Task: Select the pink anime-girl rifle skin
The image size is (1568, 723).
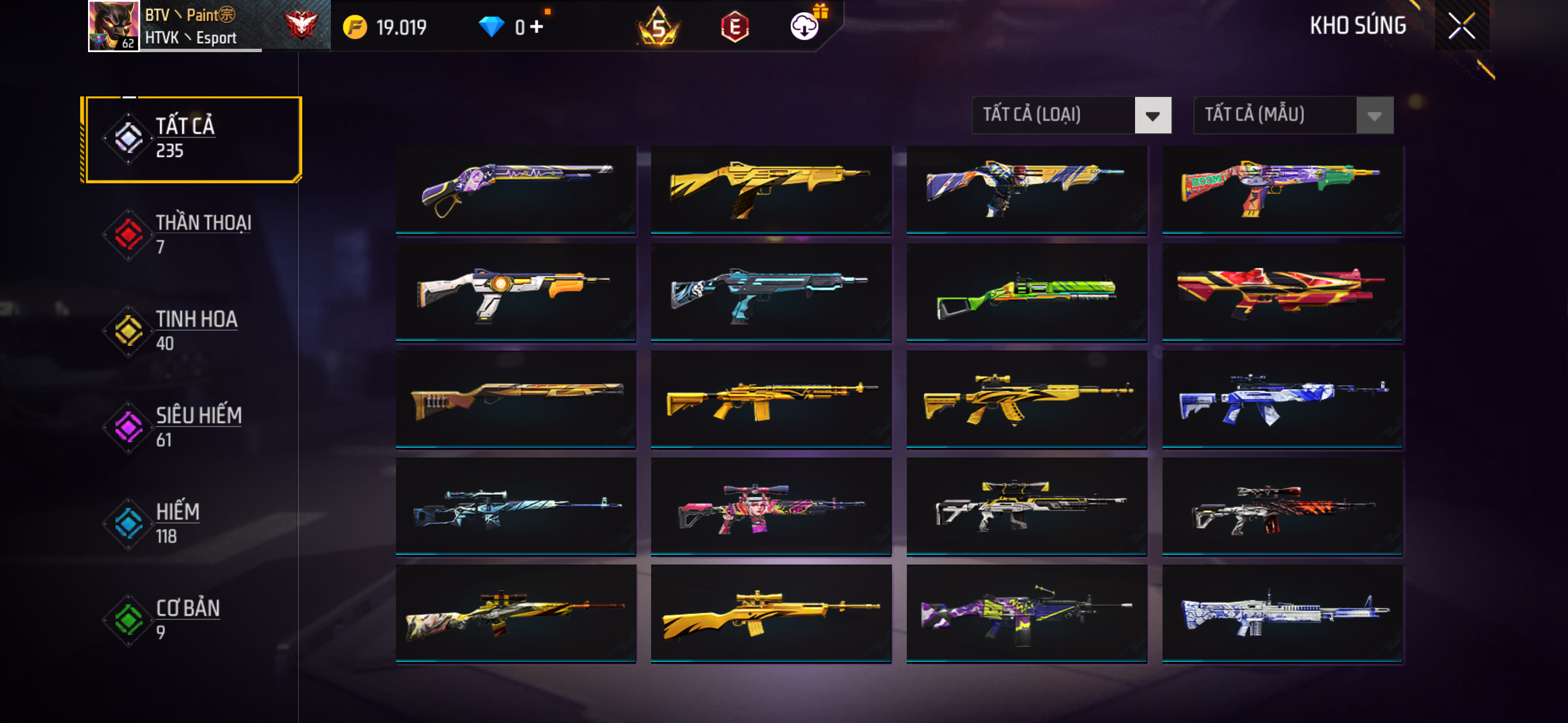Action: 771,507
